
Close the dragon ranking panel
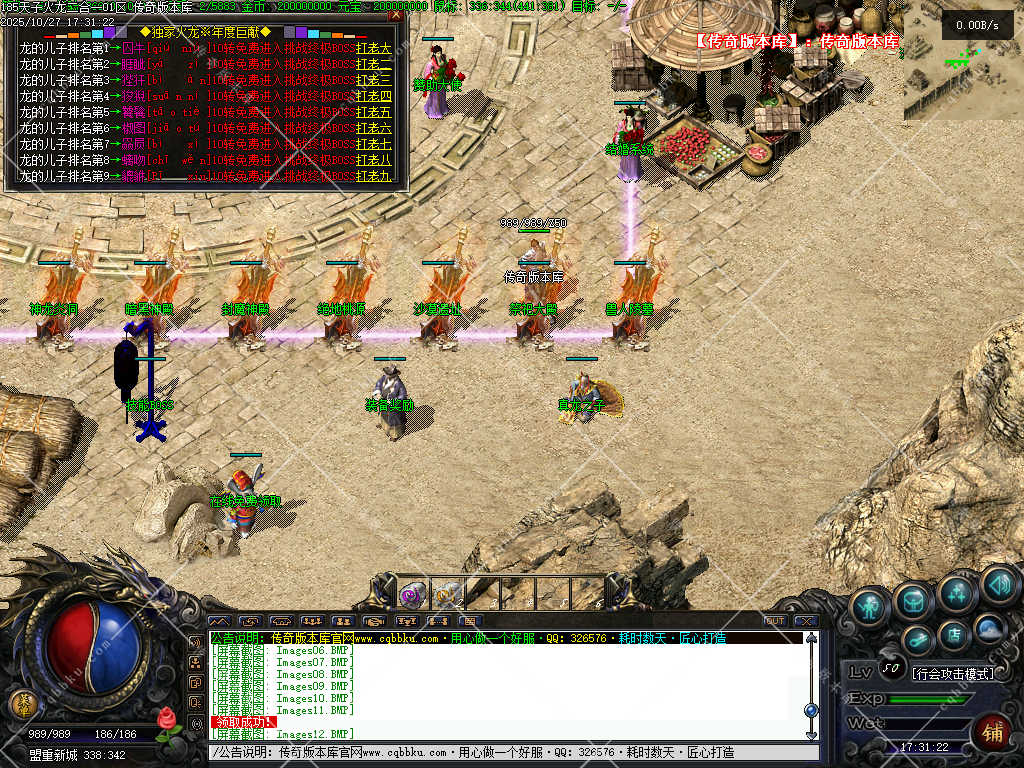pyautogui.click(x=396, y=14)
